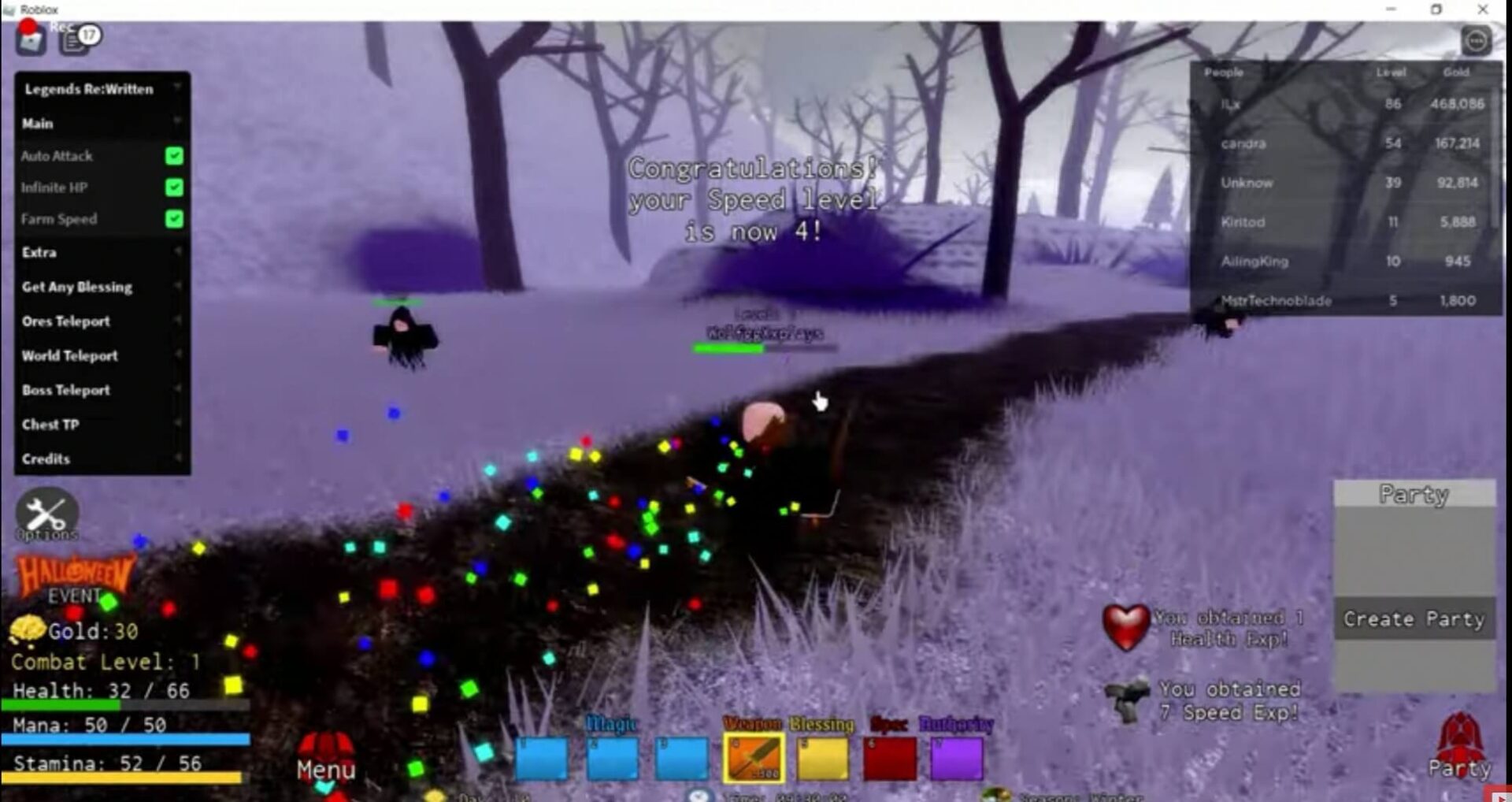Disable the Auto Attack cheat
1512x802 pixels.
coord(172,155)
